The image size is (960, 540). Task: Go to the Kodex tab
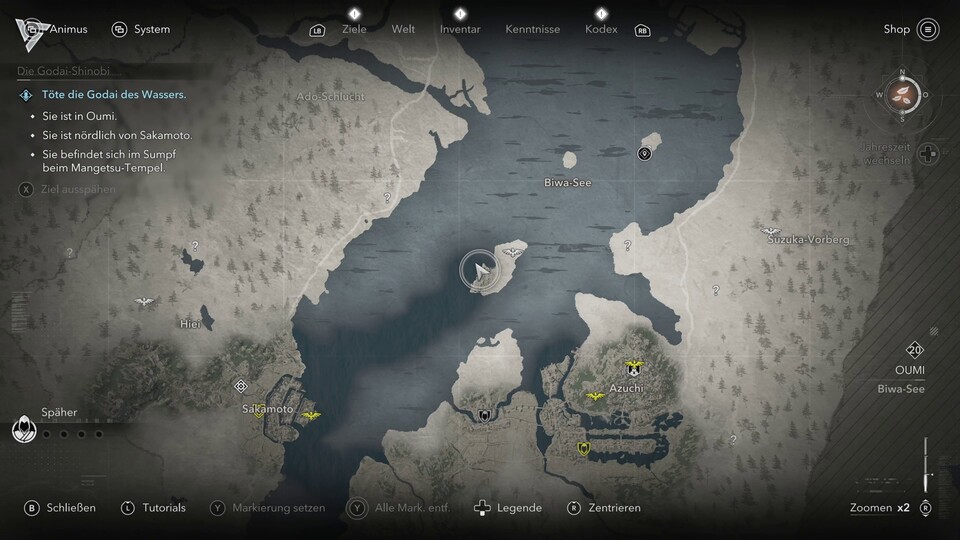(x=601, y=29)
